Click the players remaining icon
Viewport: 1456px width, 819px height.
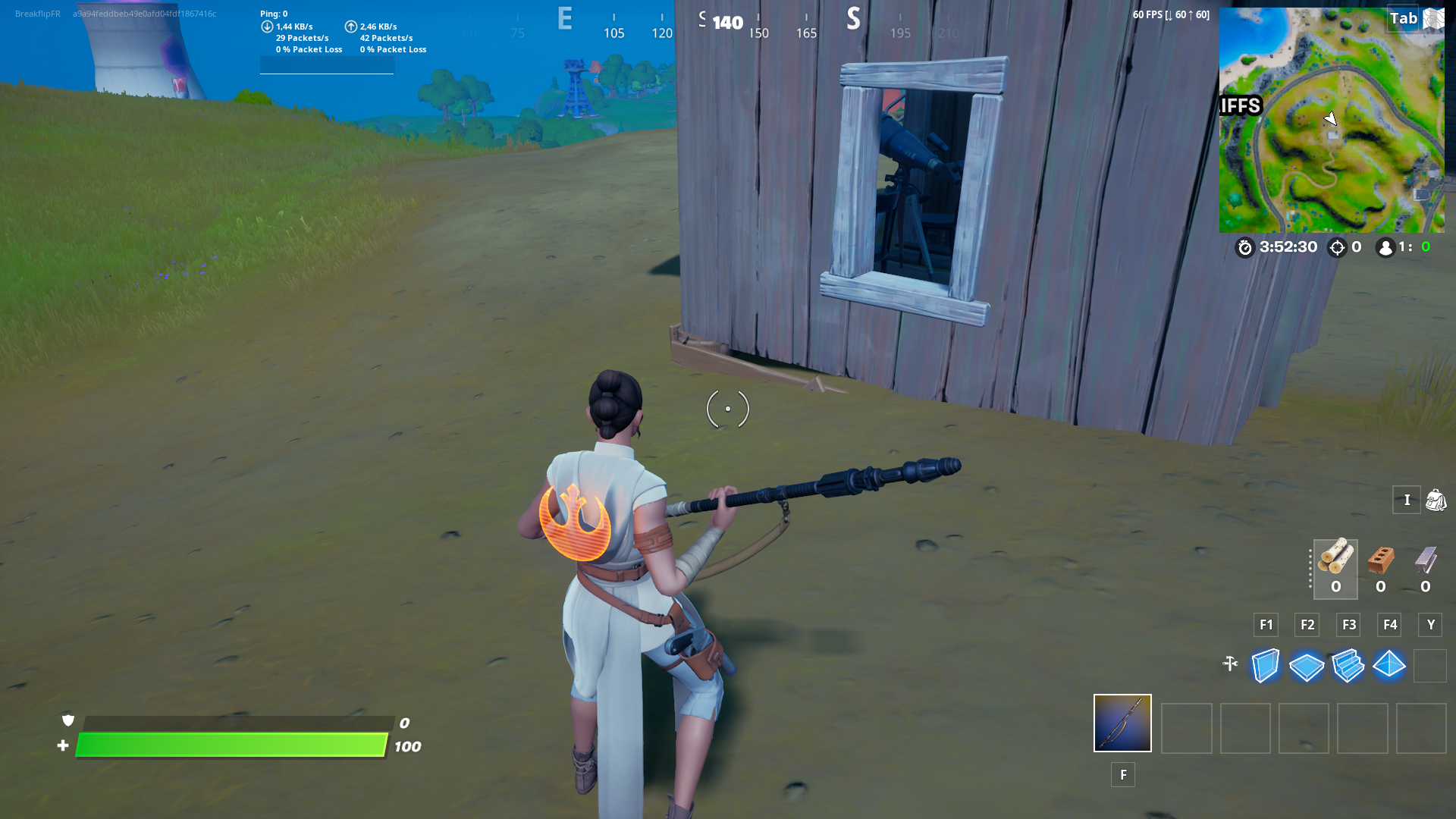coord(1385,247)
